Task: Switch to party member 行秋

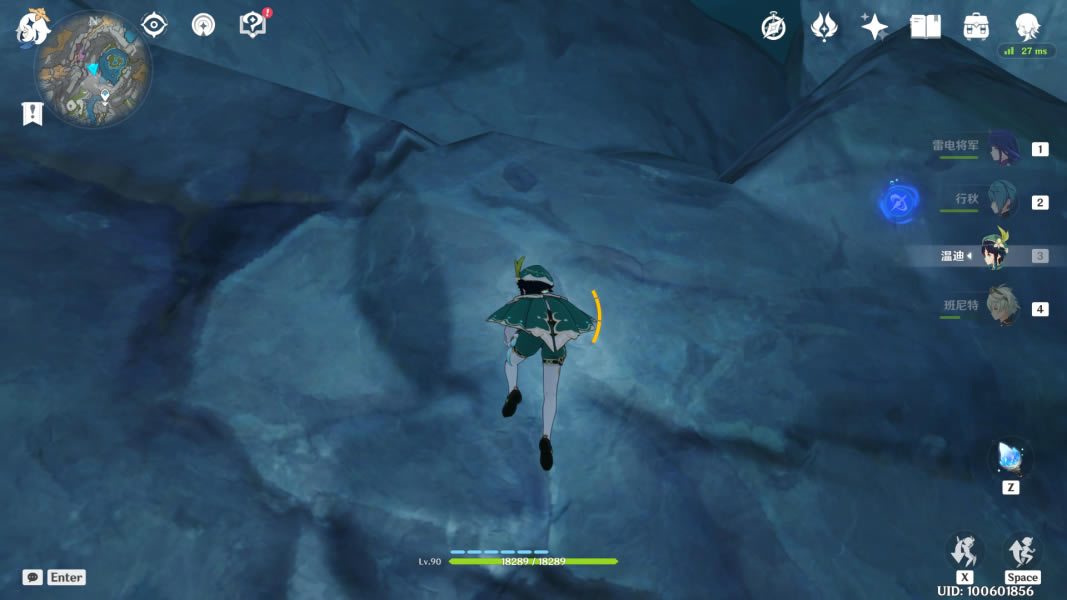Action: tap(1002, 201)
